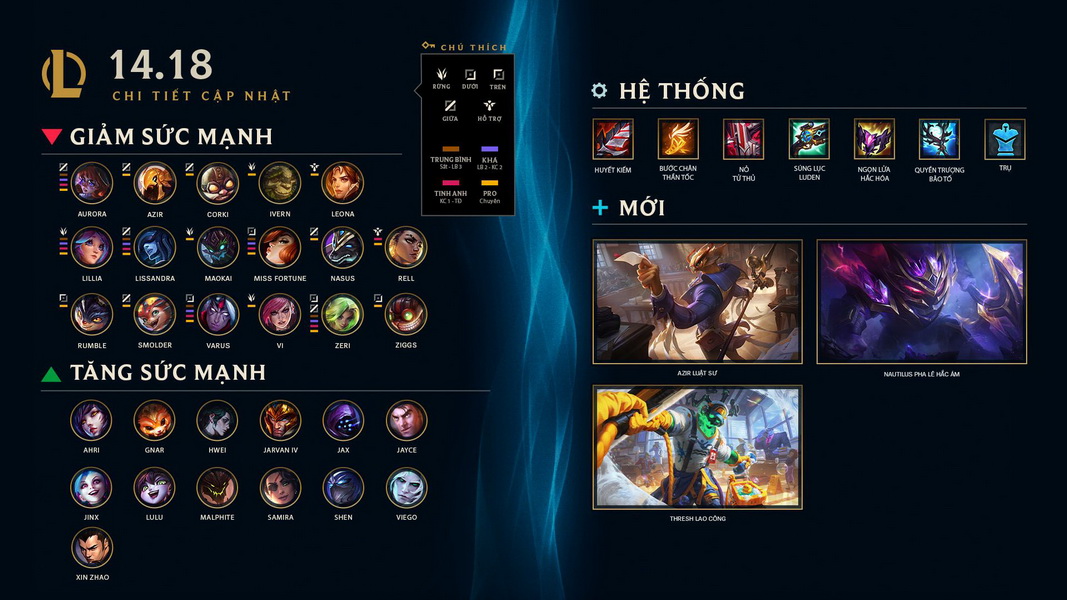Click the Viego champion portrait
The height and width of the screenshot is (600, 1067).
[406, 488]
